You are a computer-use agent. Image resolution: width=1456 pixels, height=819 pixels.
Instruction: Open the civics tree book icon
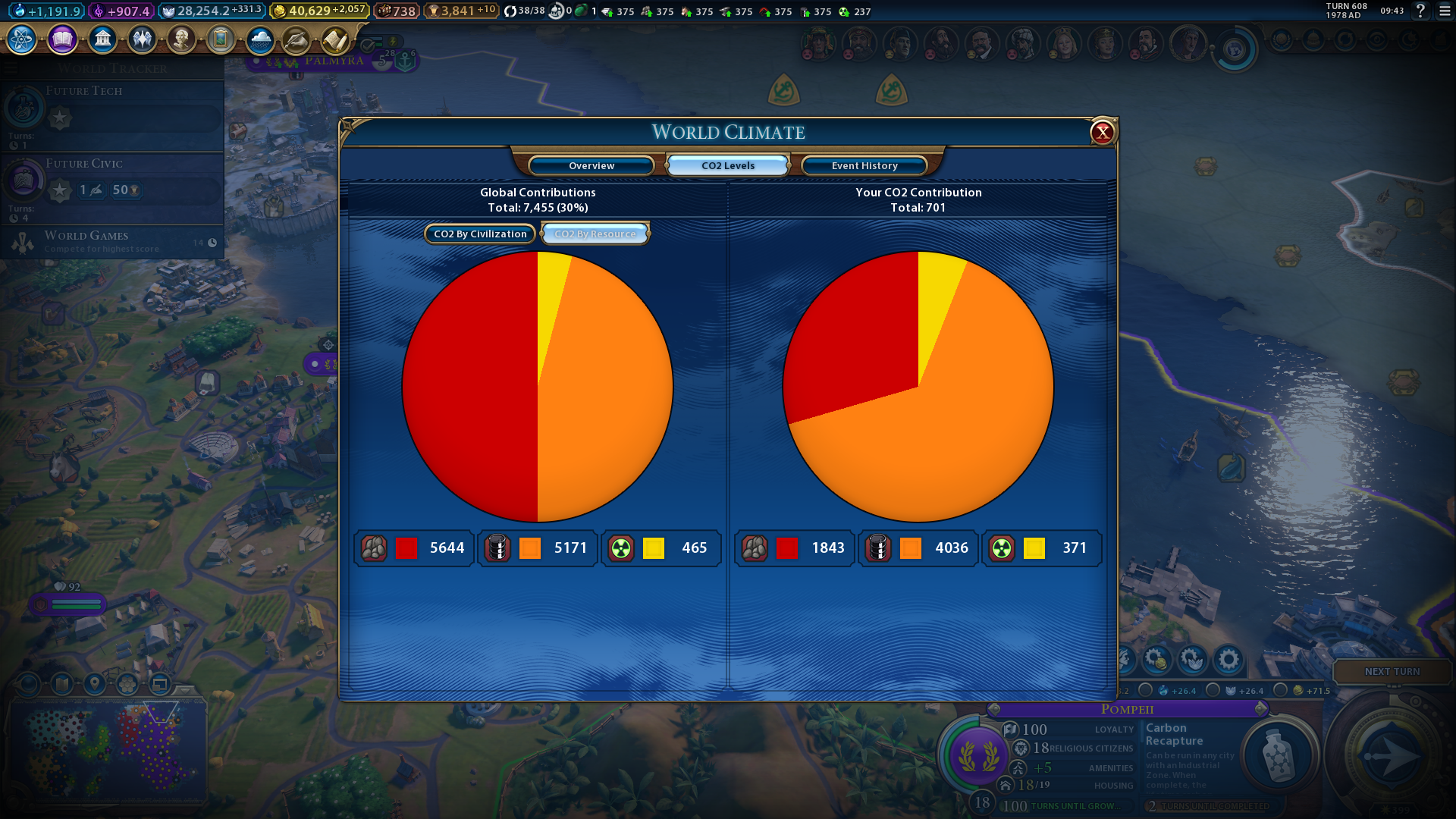(62, 39)
